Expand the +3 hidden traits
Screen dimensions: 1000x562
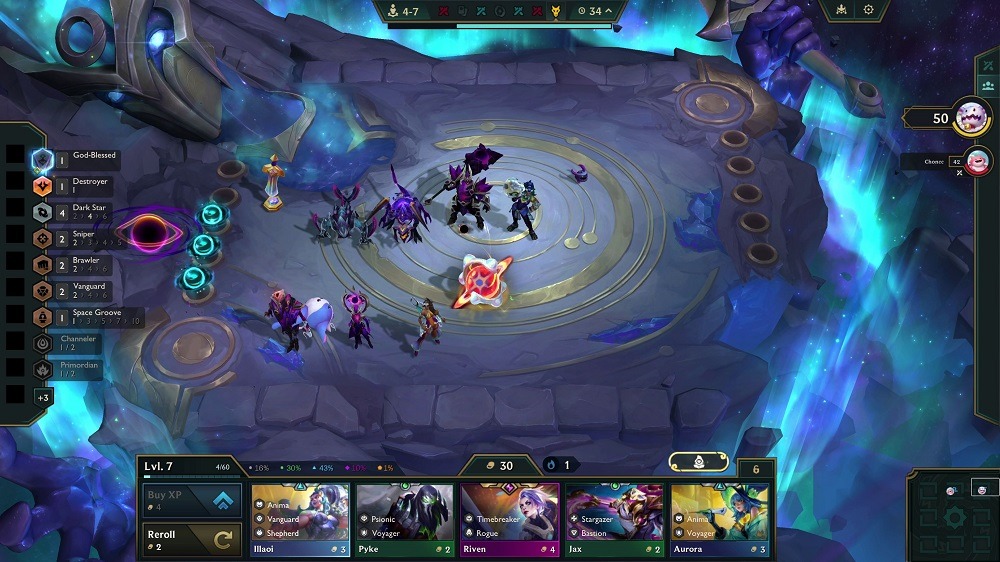point(43,397)
